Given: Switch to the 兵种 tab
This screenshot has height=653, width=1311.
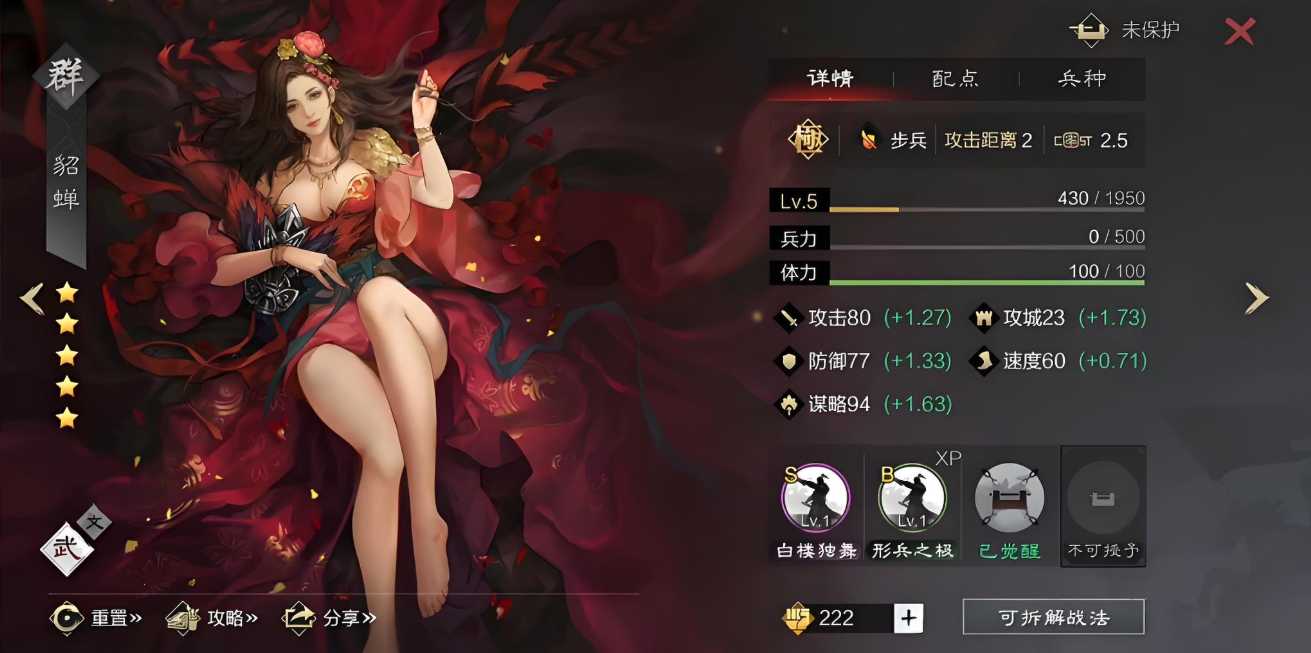Looking at the screenshot, I should (1082, 79).
